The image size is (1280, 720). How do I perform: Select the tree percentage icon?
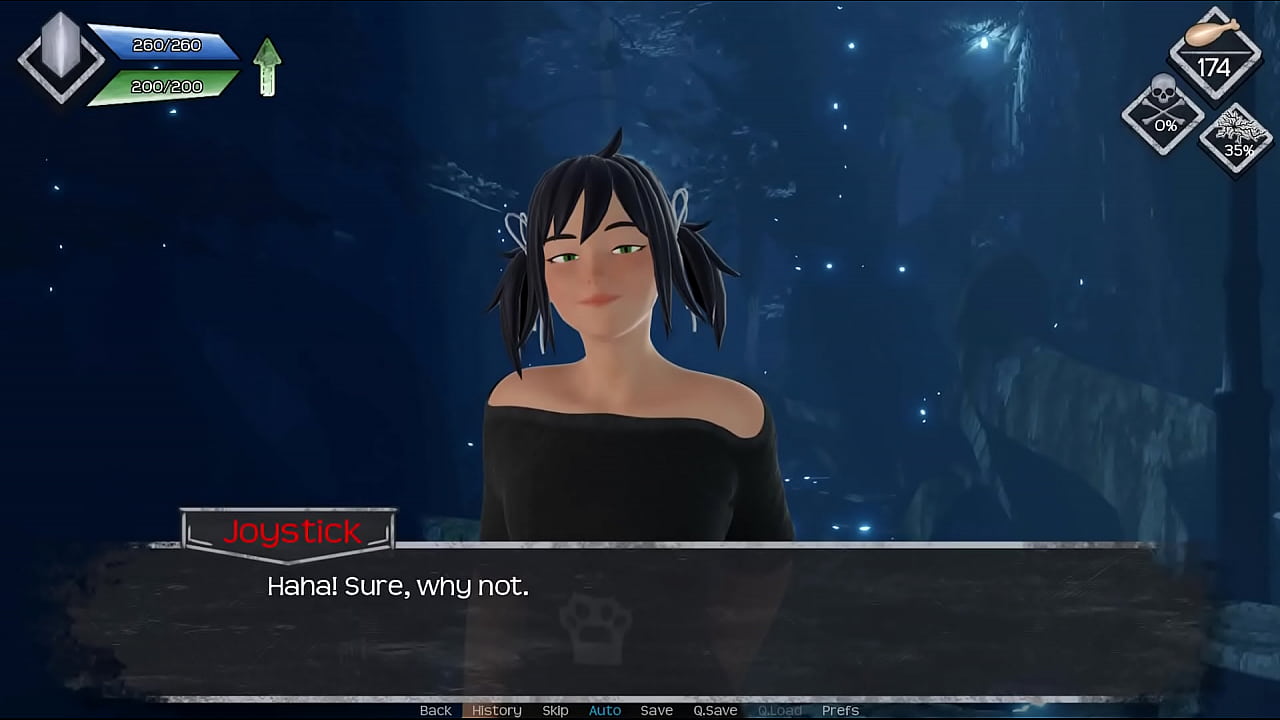click(x=1238, y=138)
